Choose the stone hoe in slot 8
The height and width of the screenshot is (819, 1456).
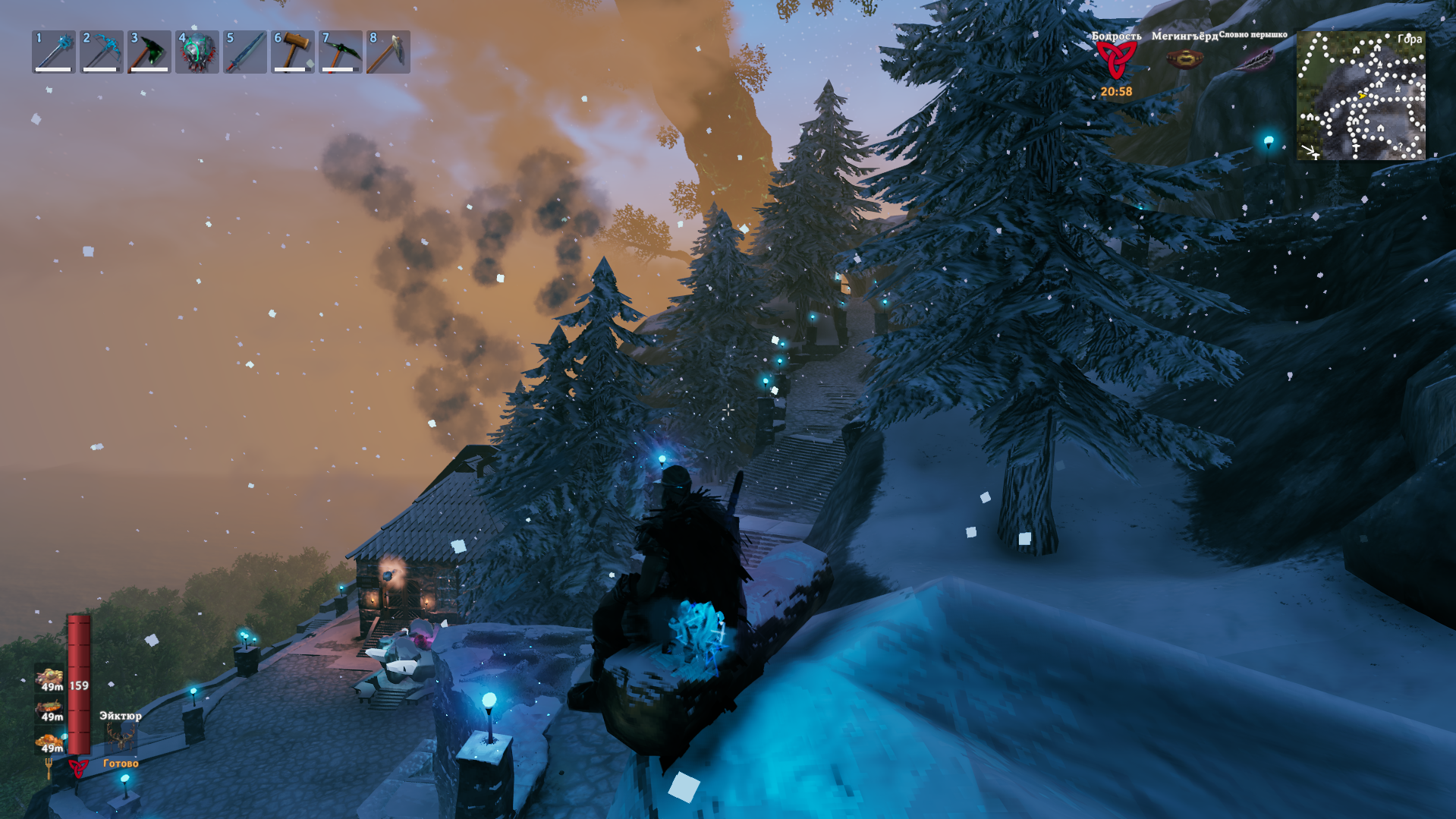388,52
